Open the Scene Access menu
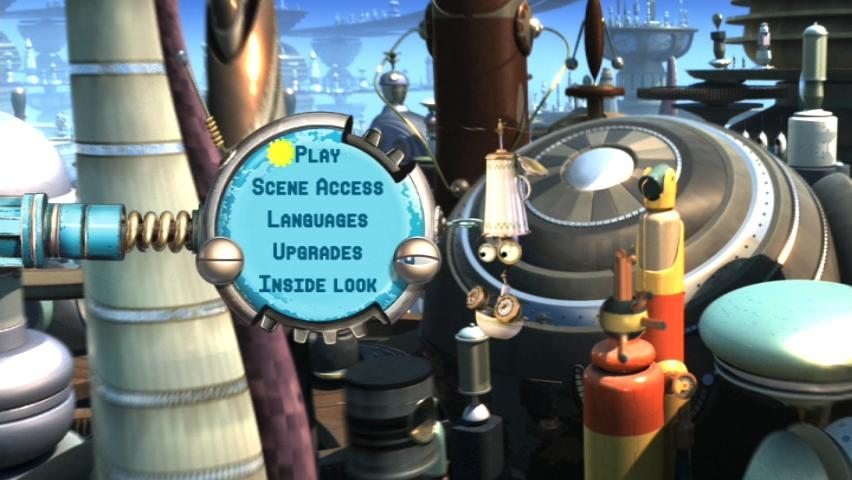 coord(317,187)
